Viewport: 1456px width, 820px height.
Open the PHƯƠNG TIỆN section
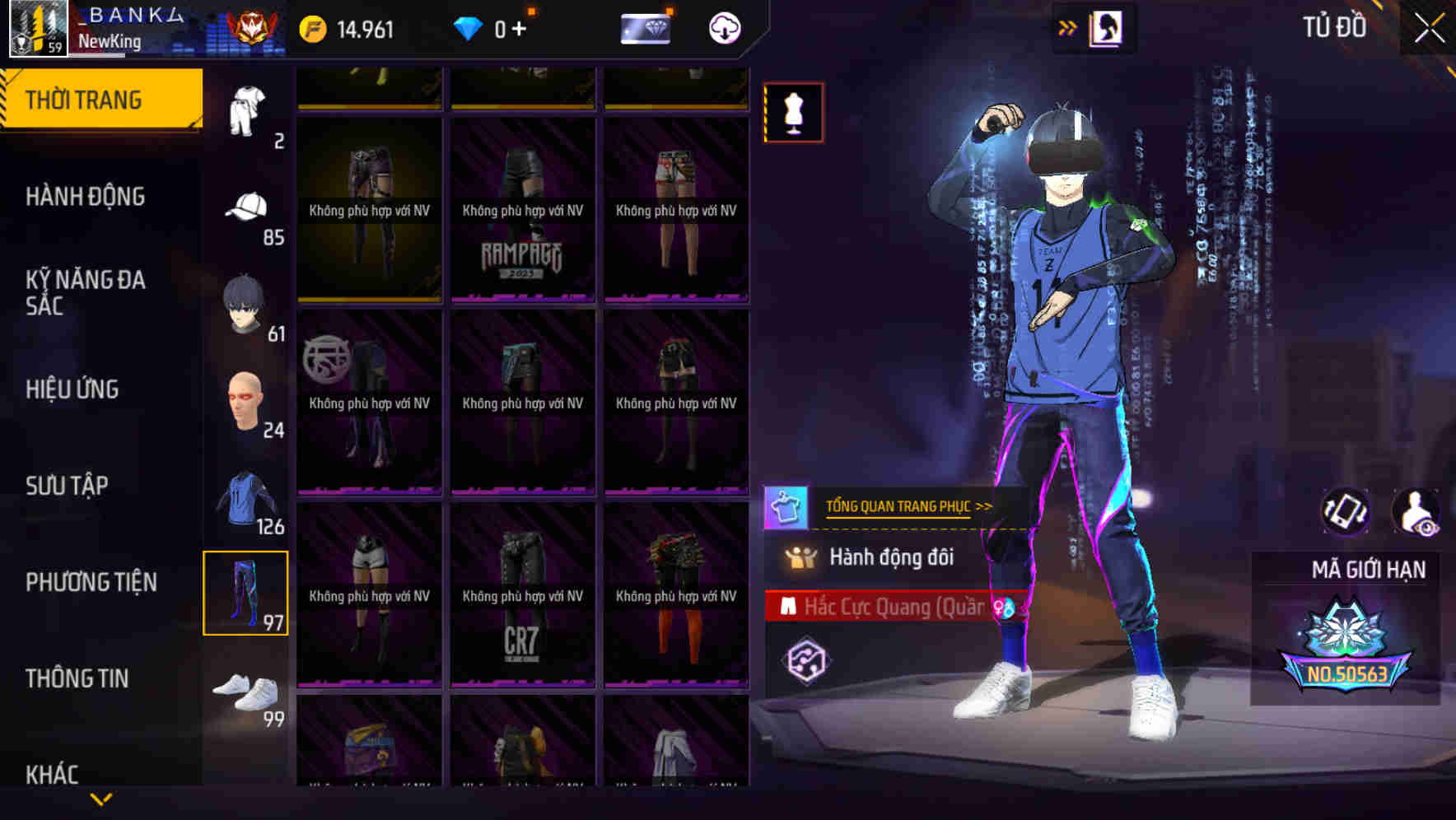click(x=91, y=582)
